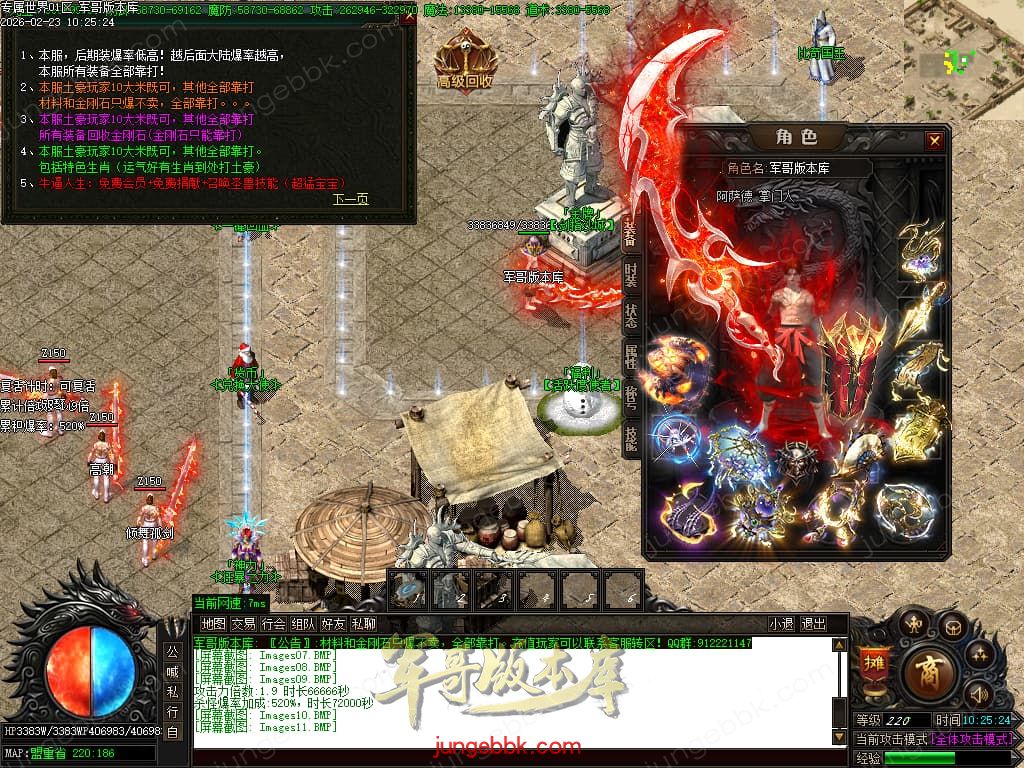Open the 地图 map button
This screenshot has height=768, width=1024.
pos(213,624)
